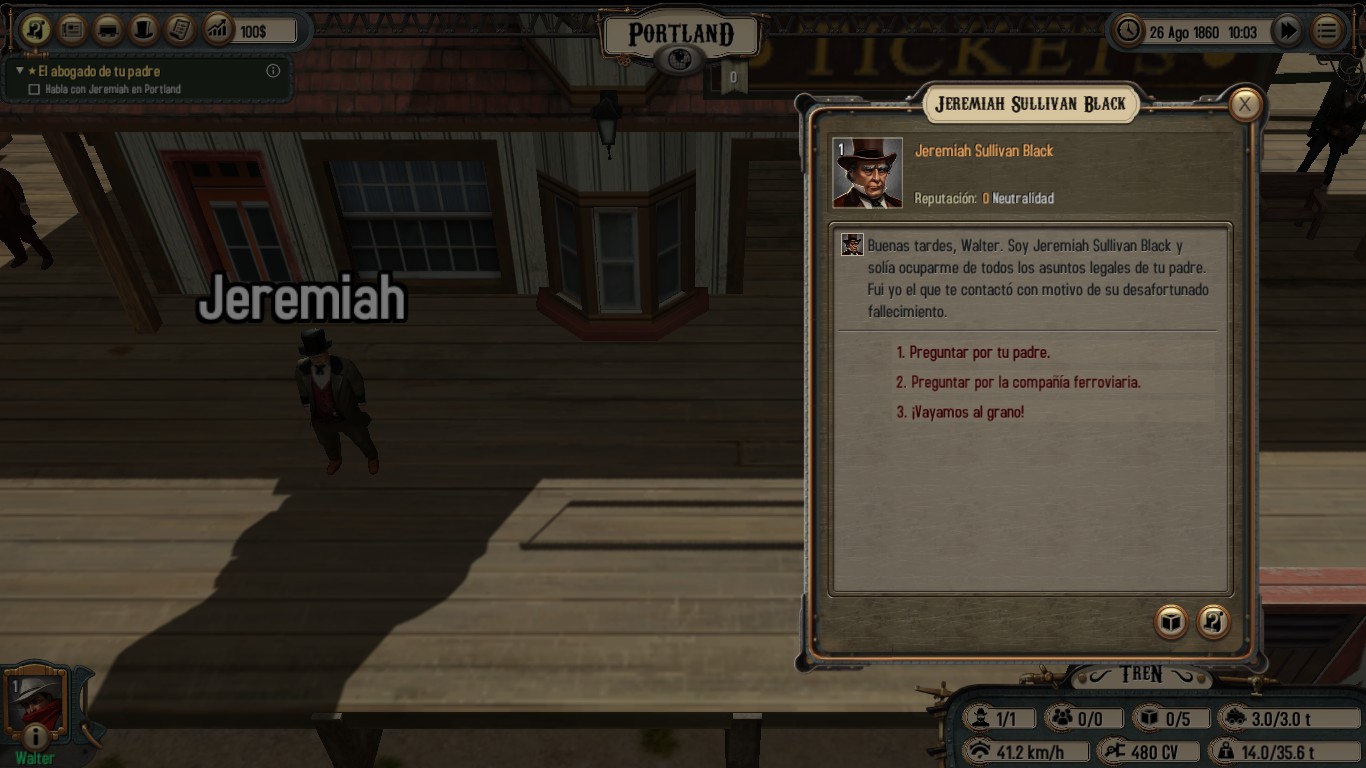Viewport: 1366px width, 768px height.
Task: Choose the reply 'Preguntar por tu padre'
Action: click(x=973, y=353)
